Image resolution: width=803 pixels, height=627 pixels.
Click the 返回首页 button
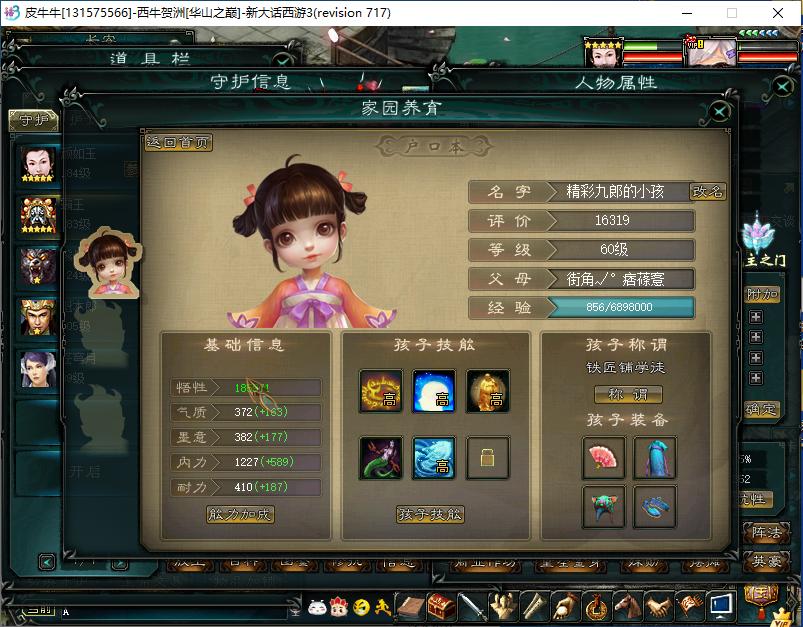click(179, 143)
